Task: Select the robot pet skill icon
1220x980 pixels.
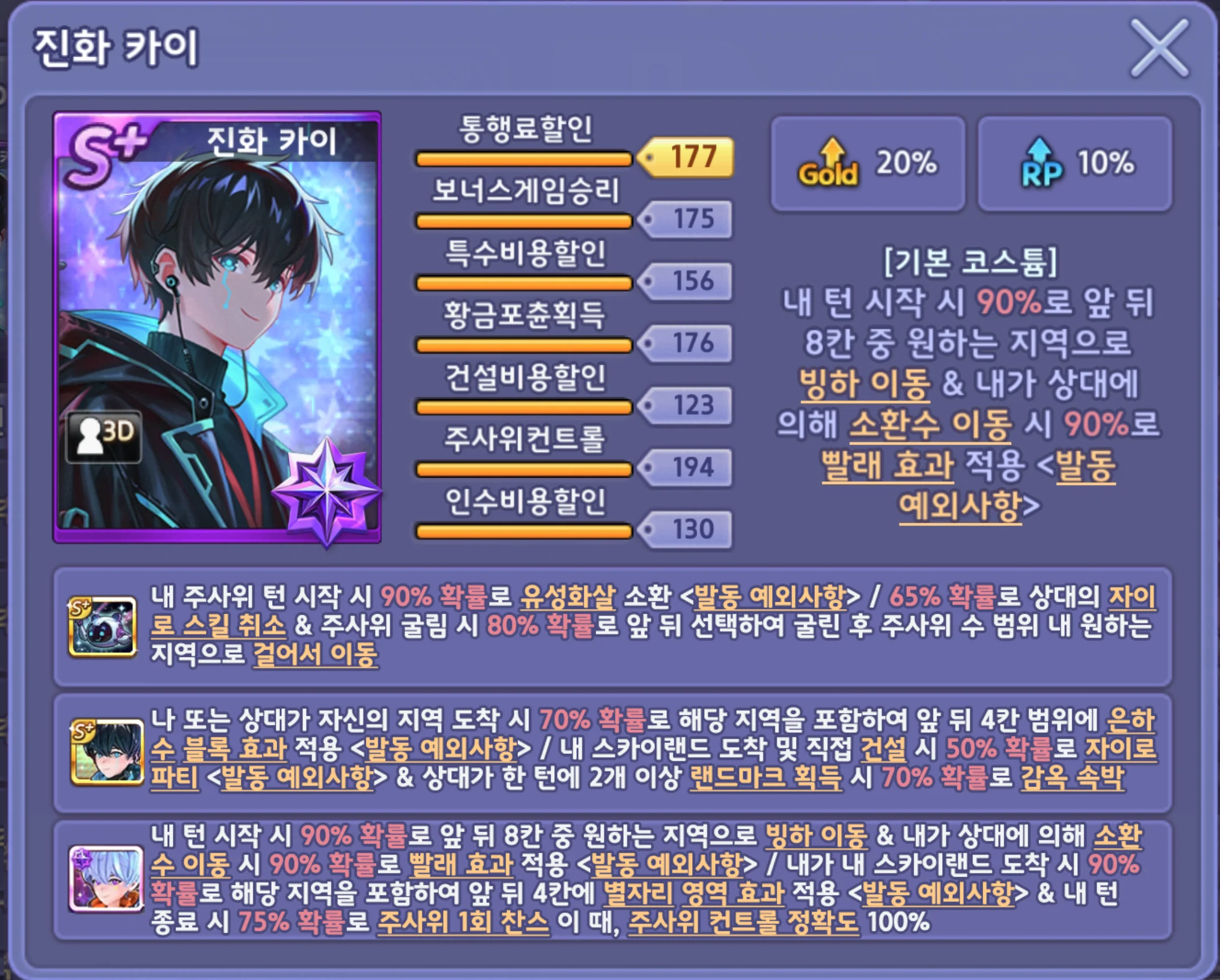Action: 103,627
